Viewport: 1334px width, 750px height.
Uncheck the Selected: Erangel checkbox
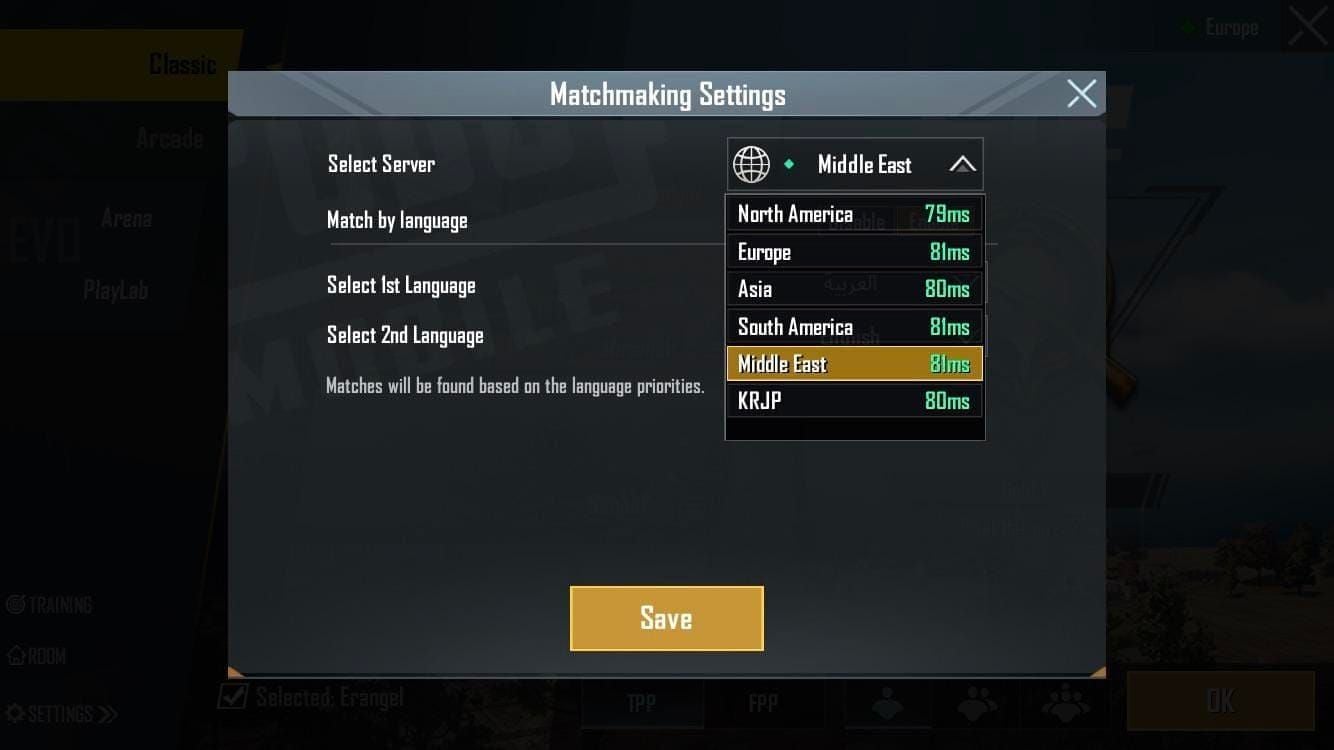pyautogui.click(x=232, y=697)
